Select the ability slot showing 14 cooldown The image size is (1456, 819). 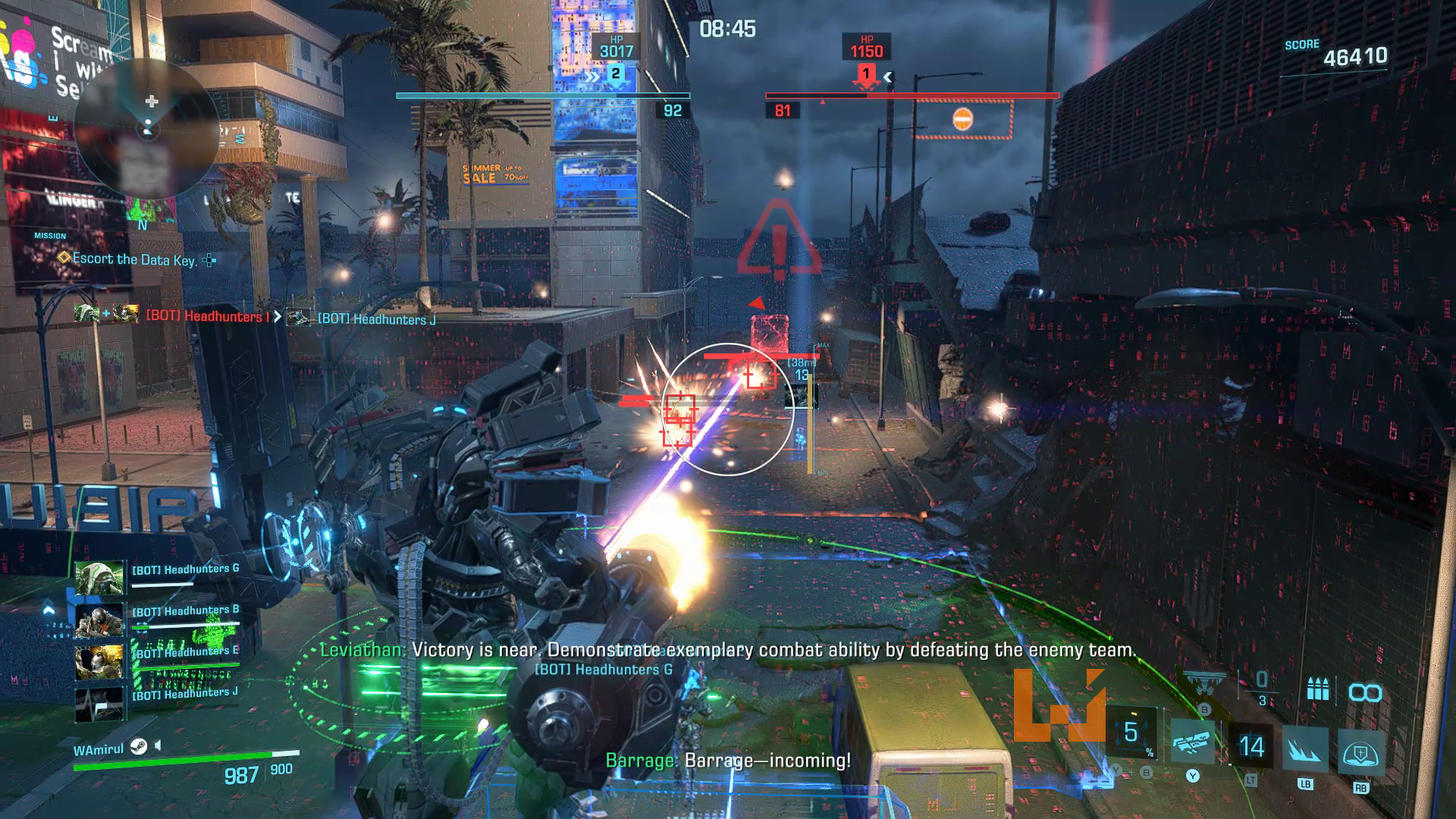1250,746
